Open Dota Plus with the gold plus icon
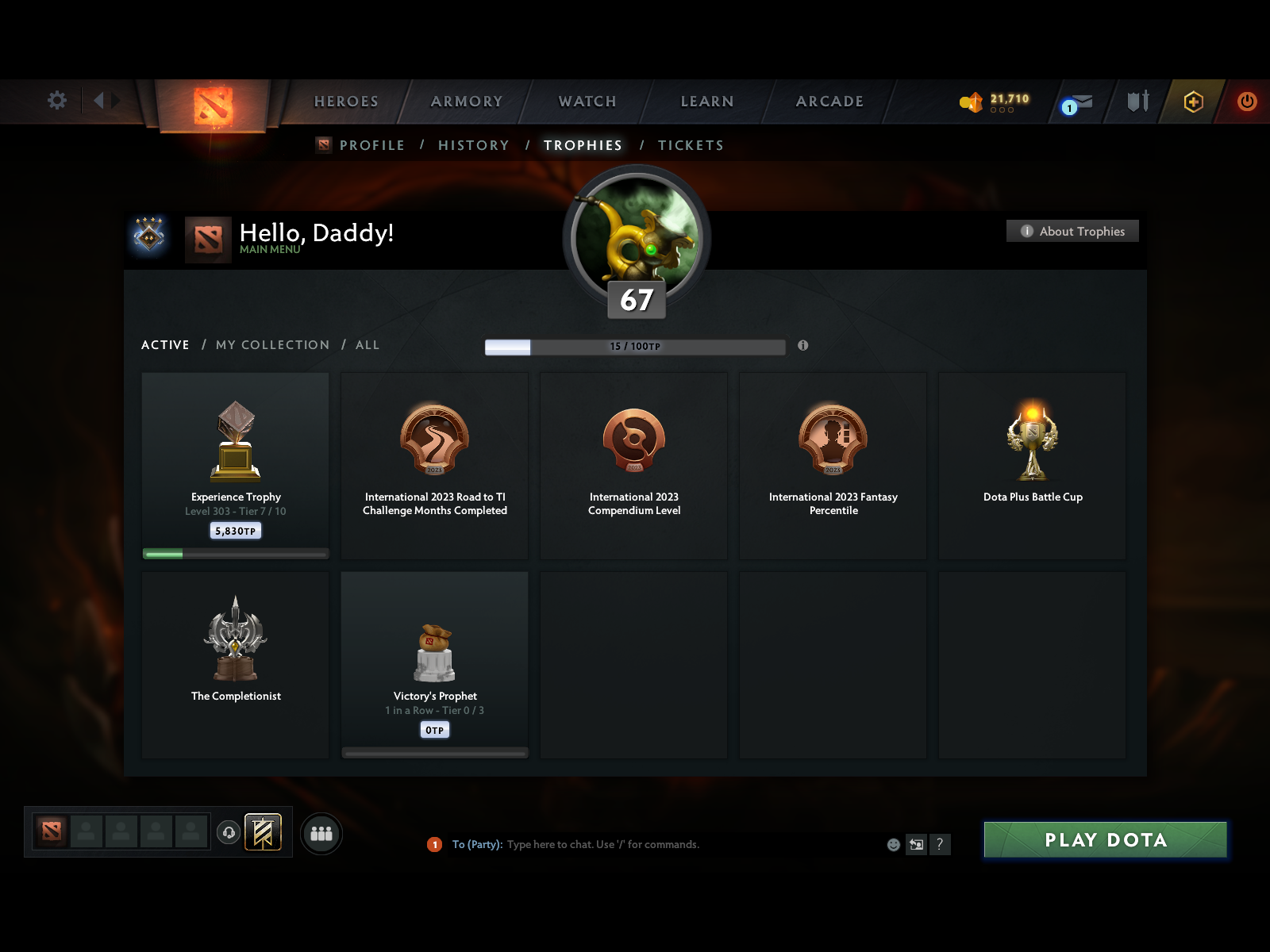The height and width of the screenshot is (952, 1270). click(x=1194, y=102)
